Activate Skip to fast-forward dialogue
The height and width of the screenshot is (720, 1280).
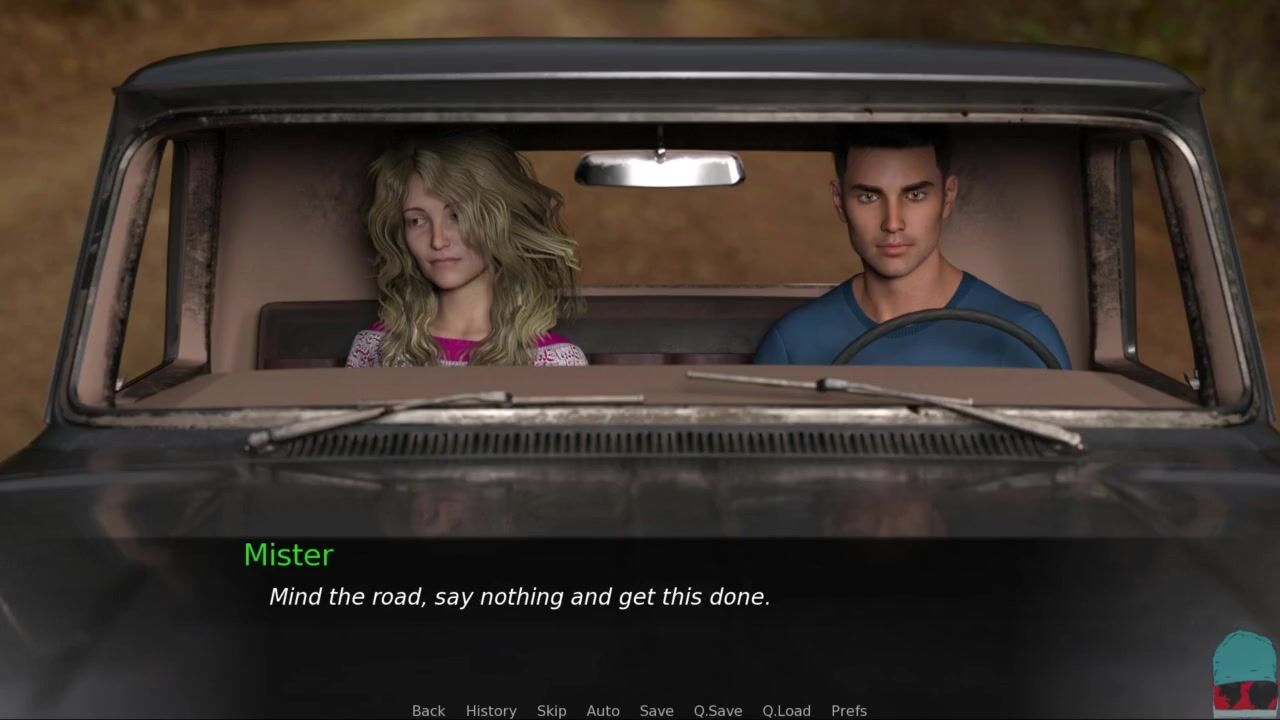(551, 711)
